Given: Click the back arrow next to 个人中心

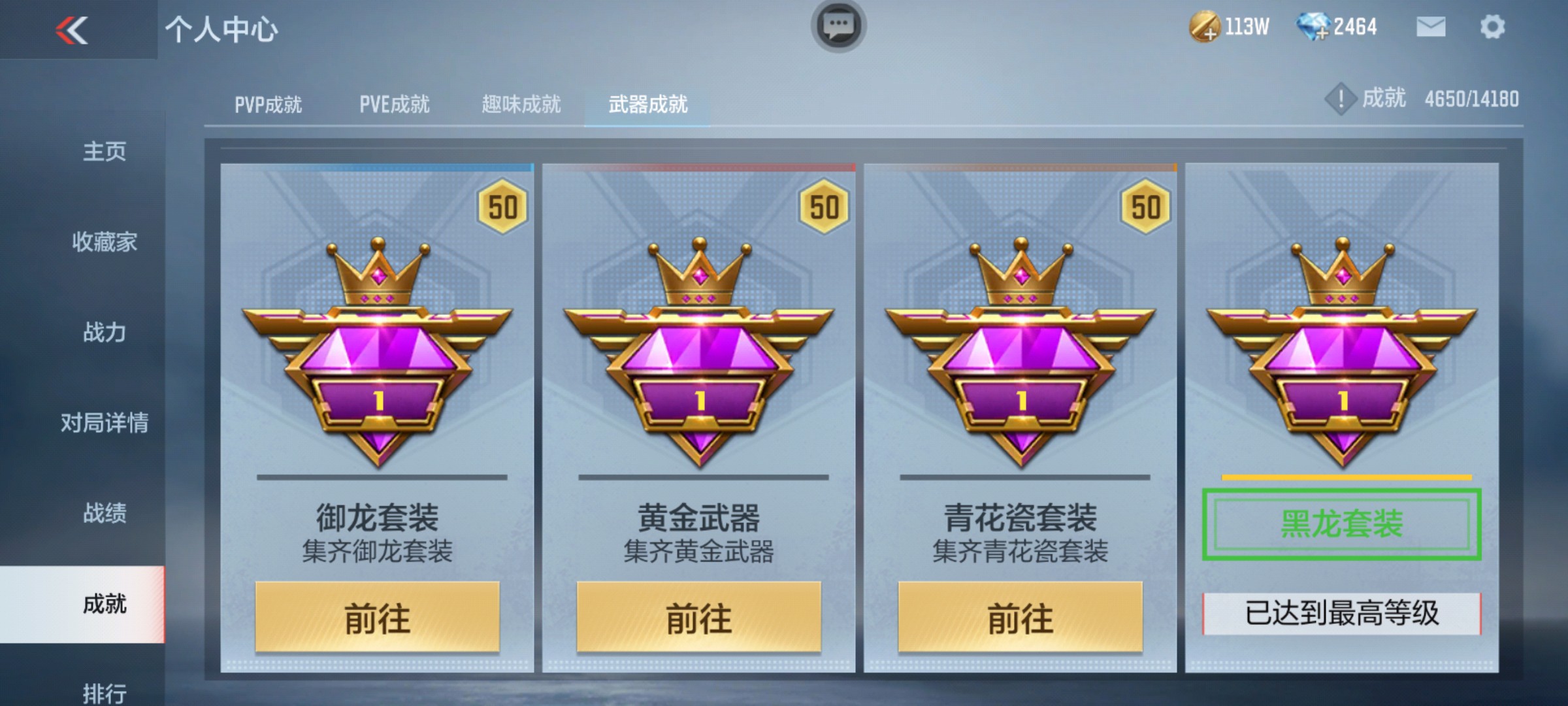Looking at the screenshot, I should point(72,29).
